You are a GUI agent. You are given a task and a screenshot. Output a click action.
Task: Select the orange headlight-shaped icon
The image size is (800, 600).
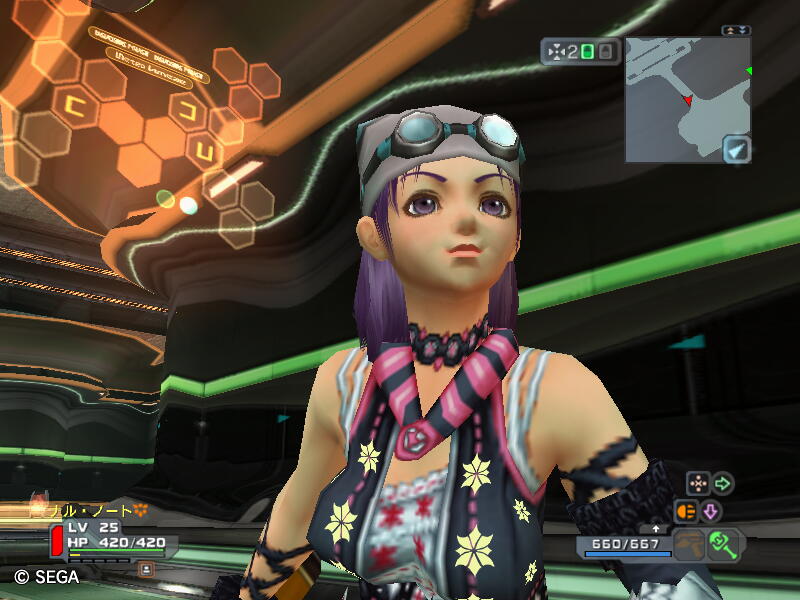click(687, 511)
